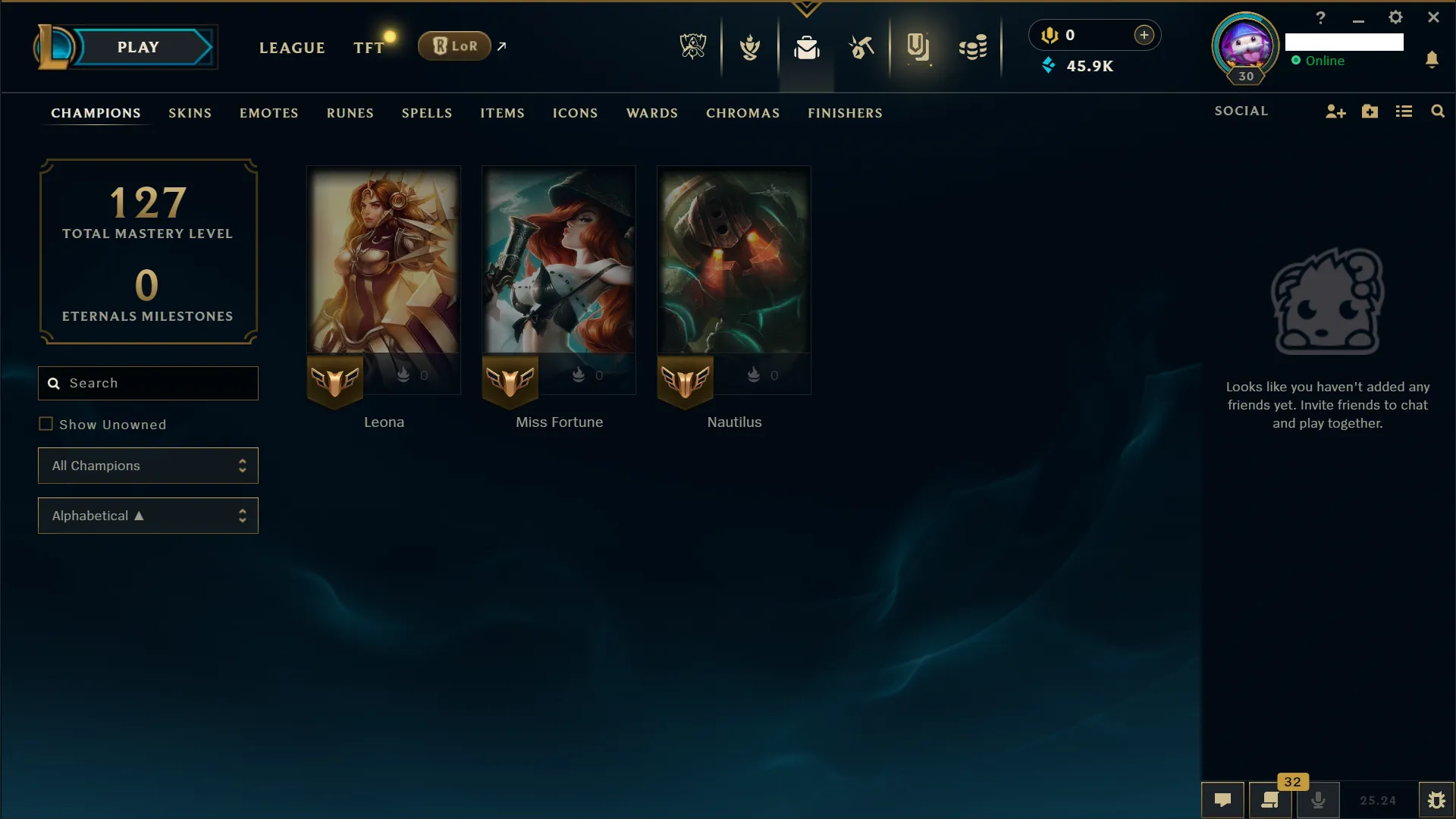Expand the All Champions filter dropdown
The height and width of the screenshot is (819, 1456).
(x=148, y=466)
